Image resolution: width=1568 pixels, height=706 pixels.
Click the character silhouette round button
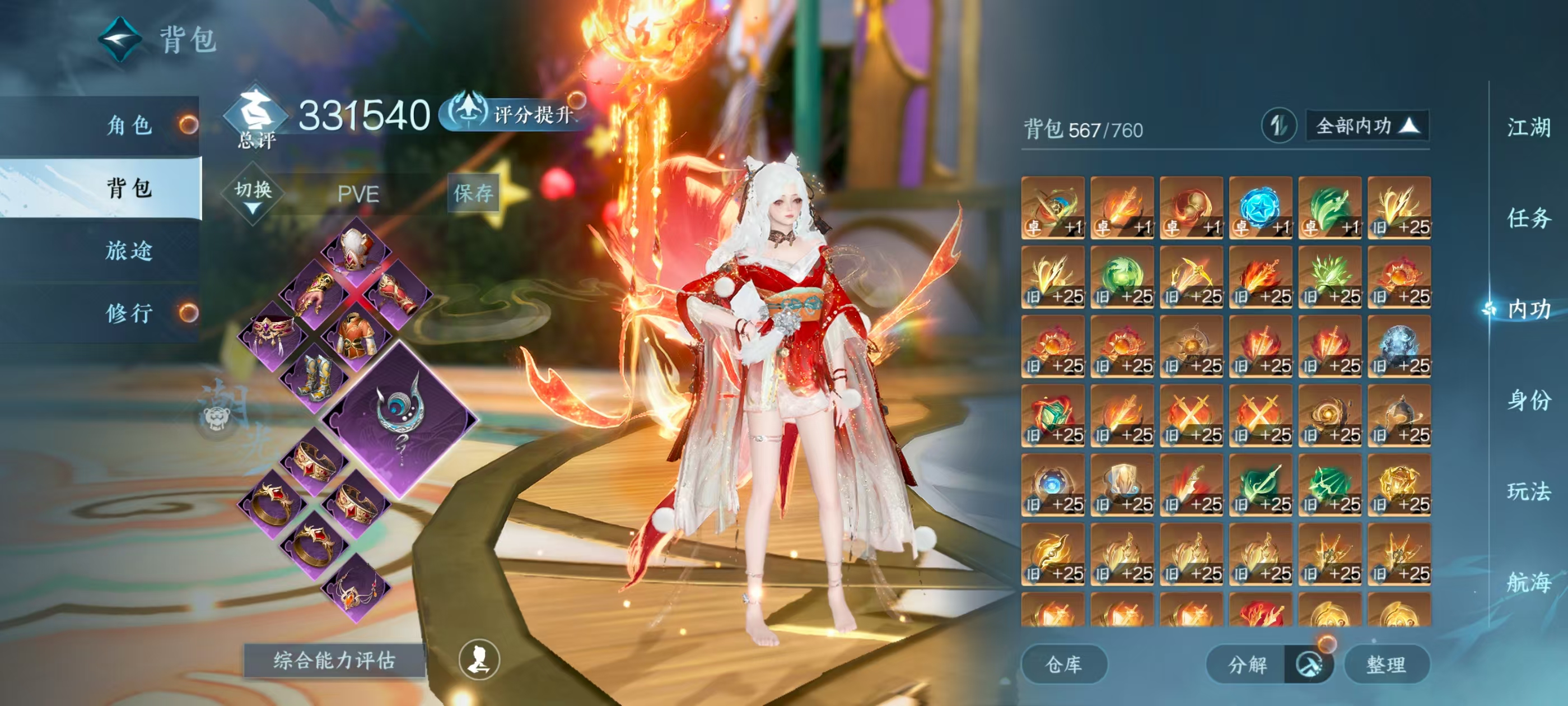coord(478,659)
